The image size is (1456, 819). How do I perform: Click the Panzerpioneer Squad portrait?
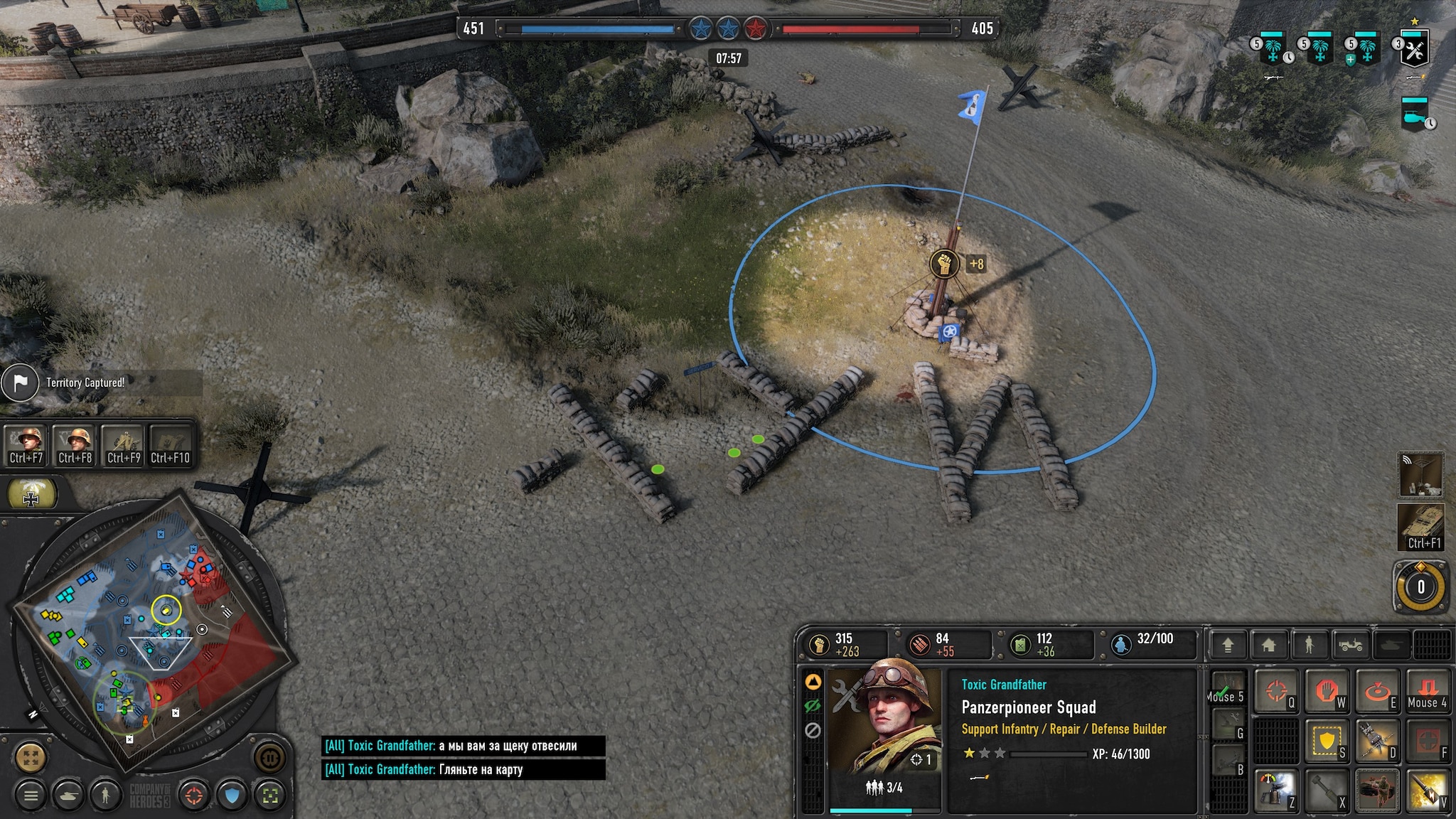[885, 722]
